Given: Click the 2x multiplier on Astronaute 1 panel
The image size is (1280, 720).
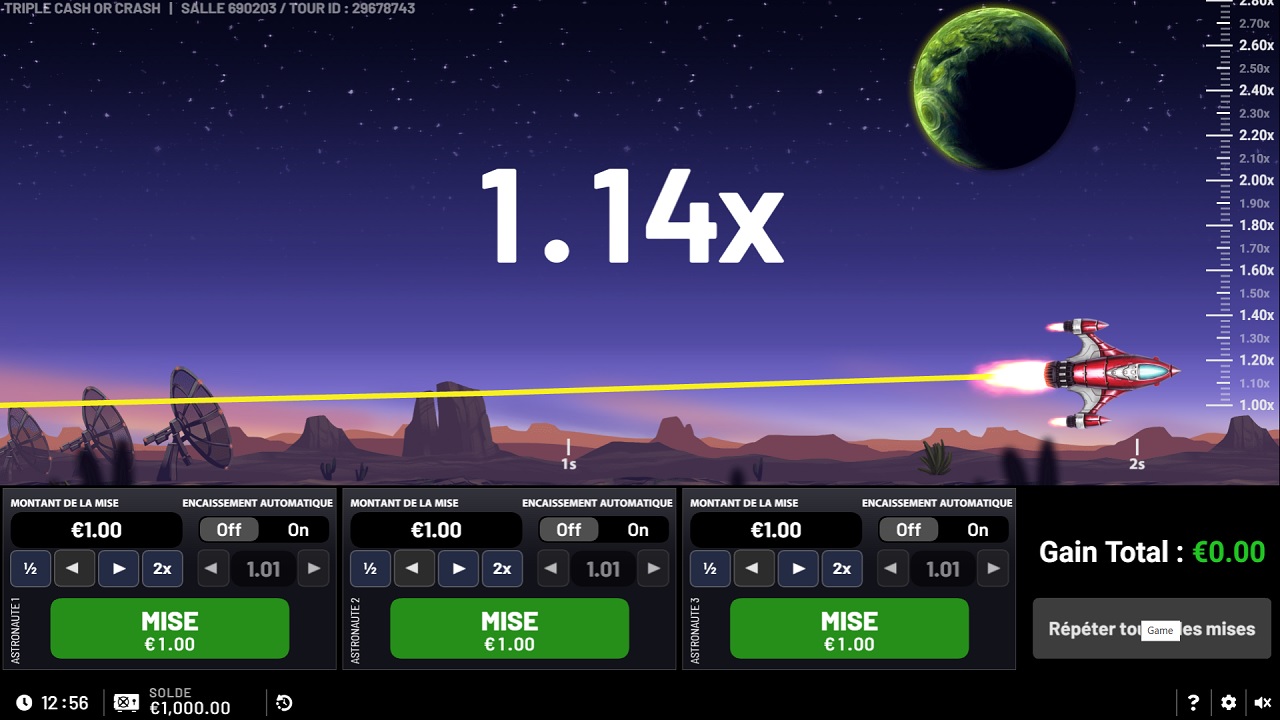Looking at the screenshot, I should coord(162,568).
